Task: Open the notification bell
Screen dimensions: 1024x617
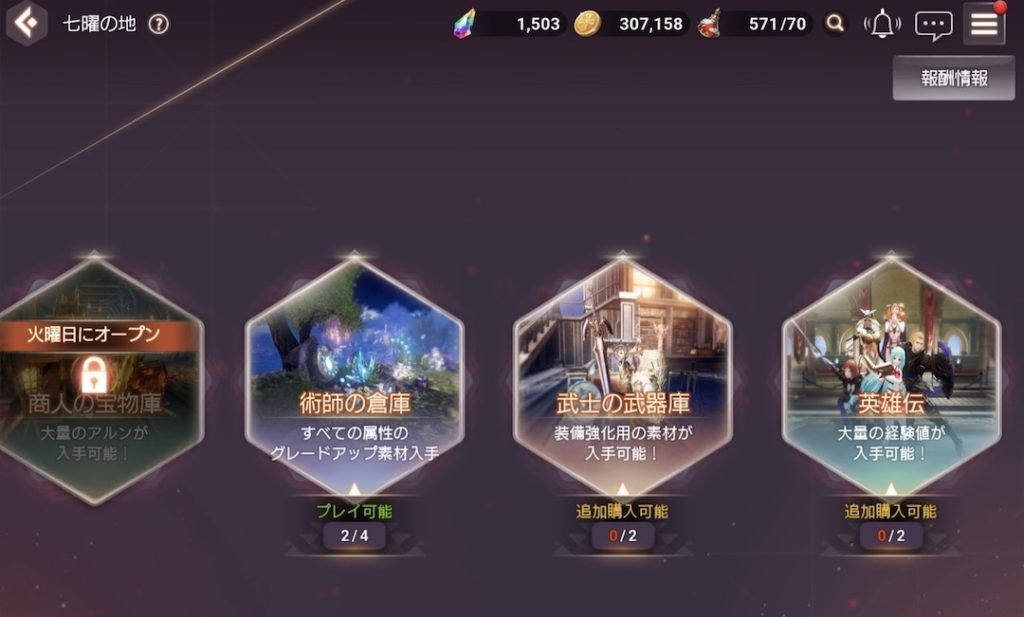Action: pos(881,25)
